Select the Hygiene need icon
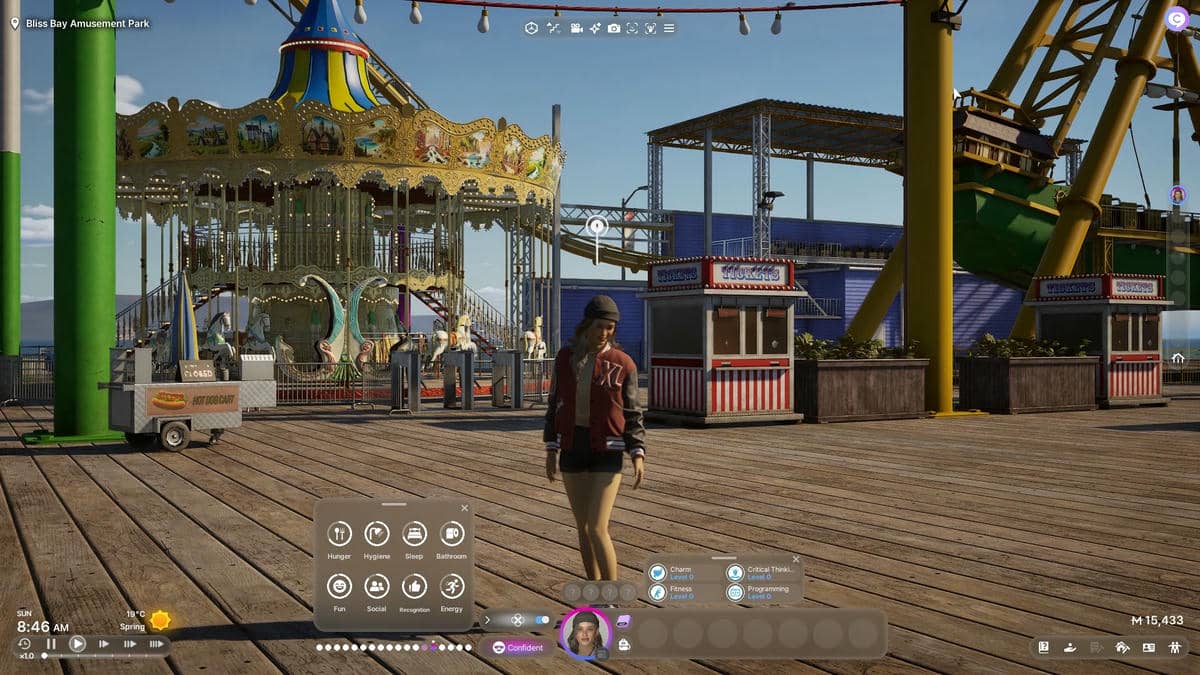This screenshot has height=675, width=1200. [377, 534]
